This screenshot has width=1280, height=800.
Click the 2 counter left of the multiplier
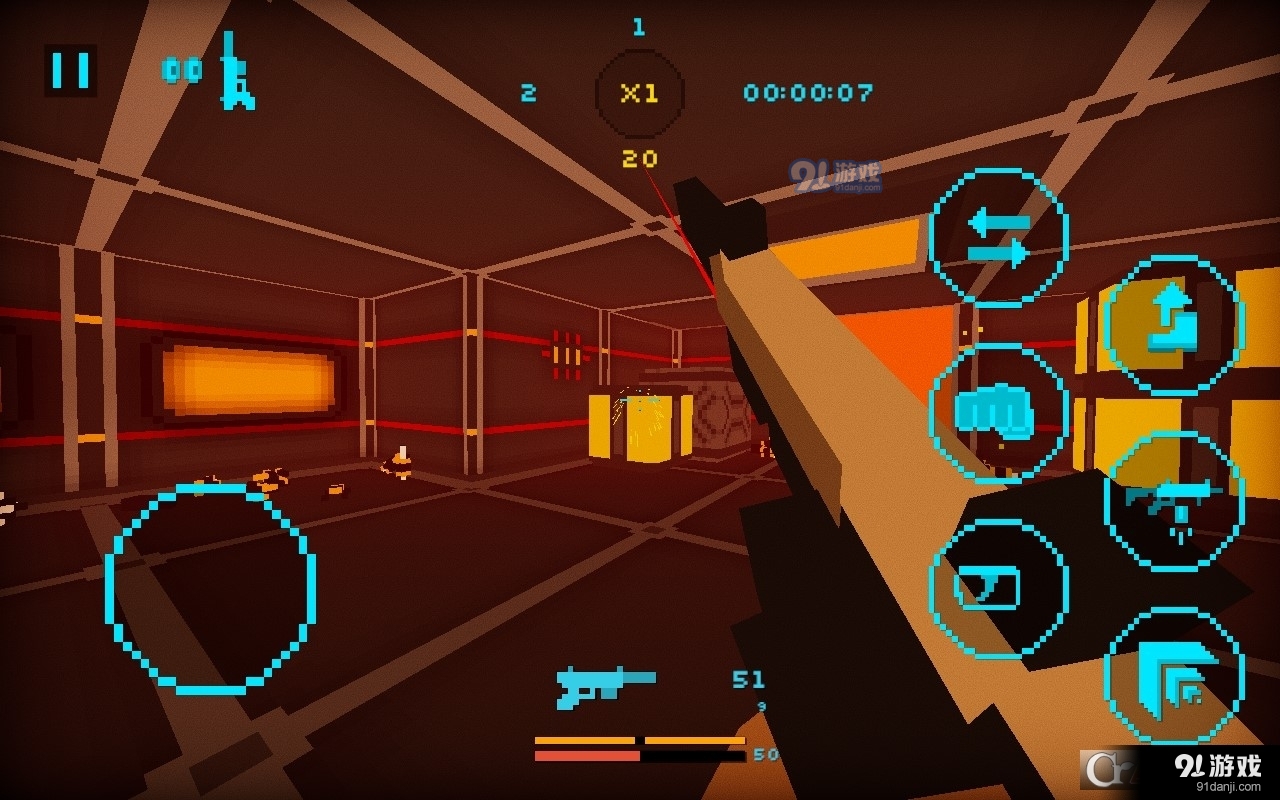point(527,93)
